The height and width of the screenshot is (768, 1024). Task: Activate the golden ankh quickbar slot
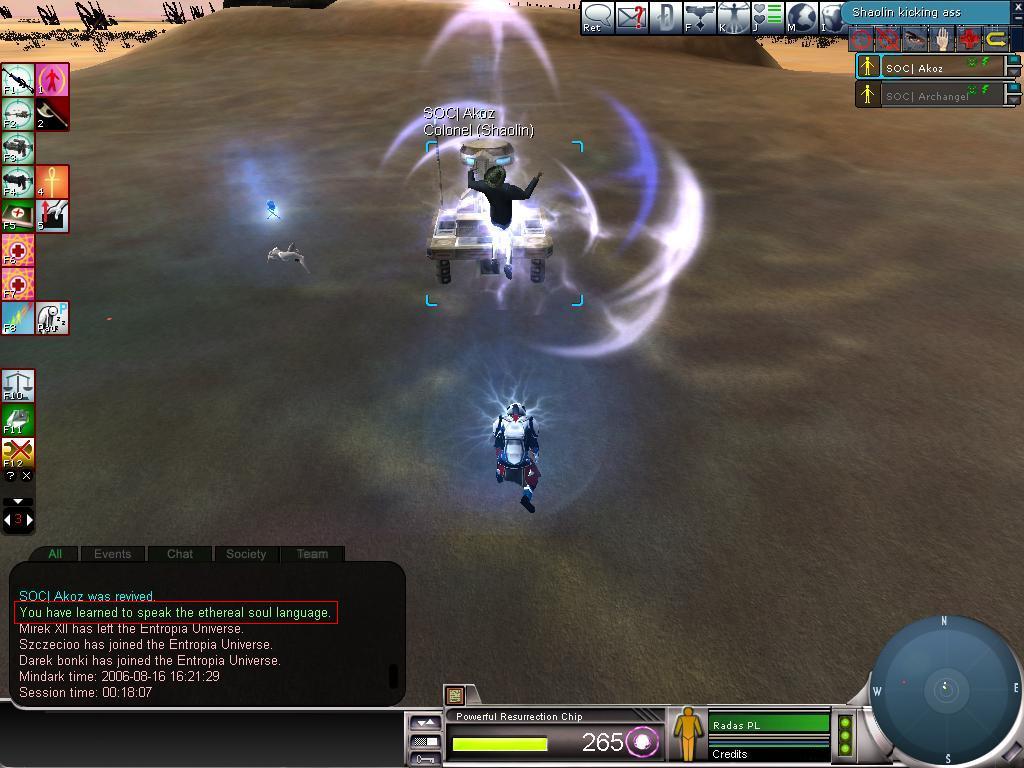pyautogui.click(x=52, y=182)
